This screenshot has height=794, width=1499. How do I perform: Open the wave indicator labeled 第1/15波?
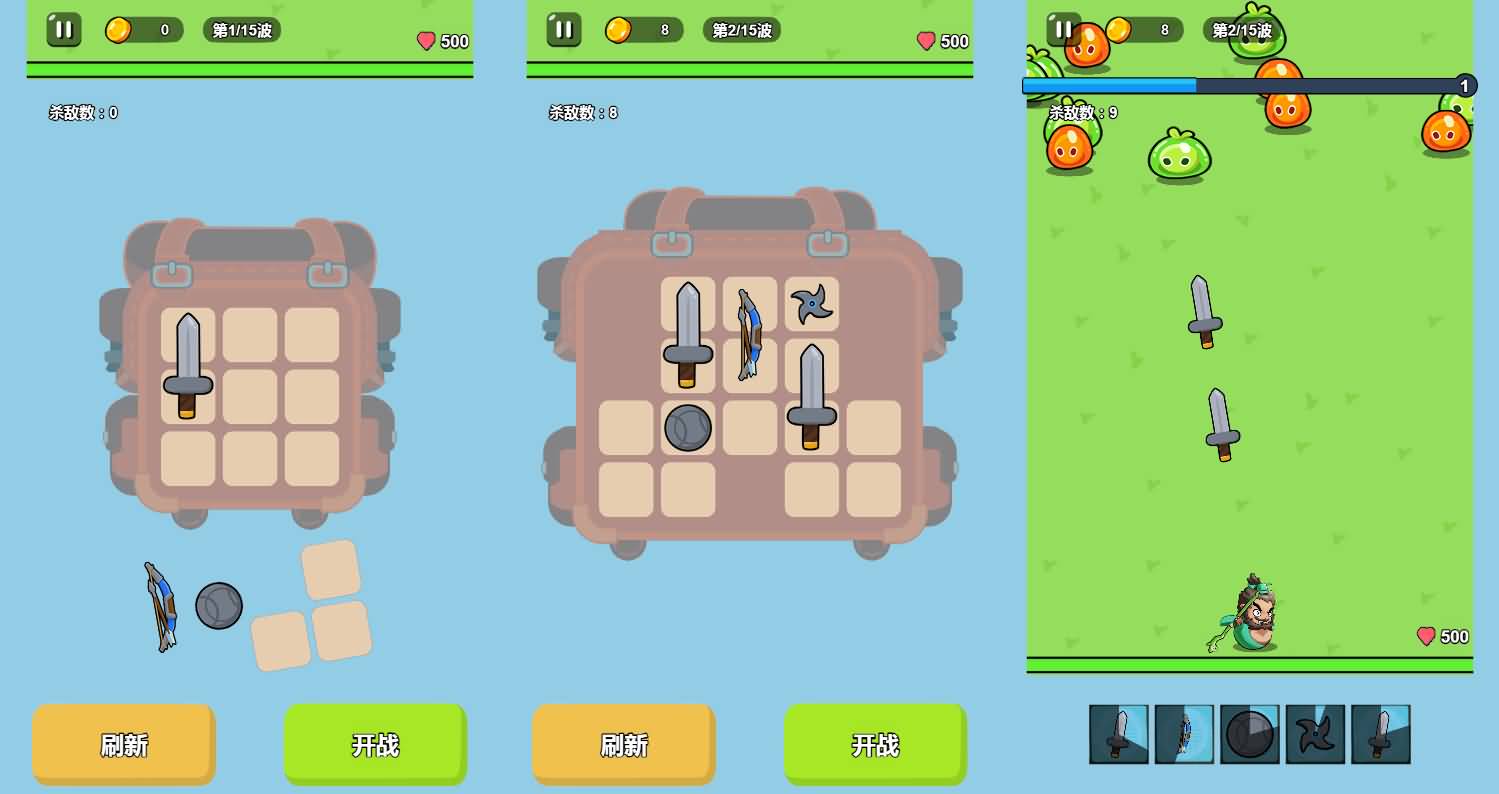coord(241,29)
